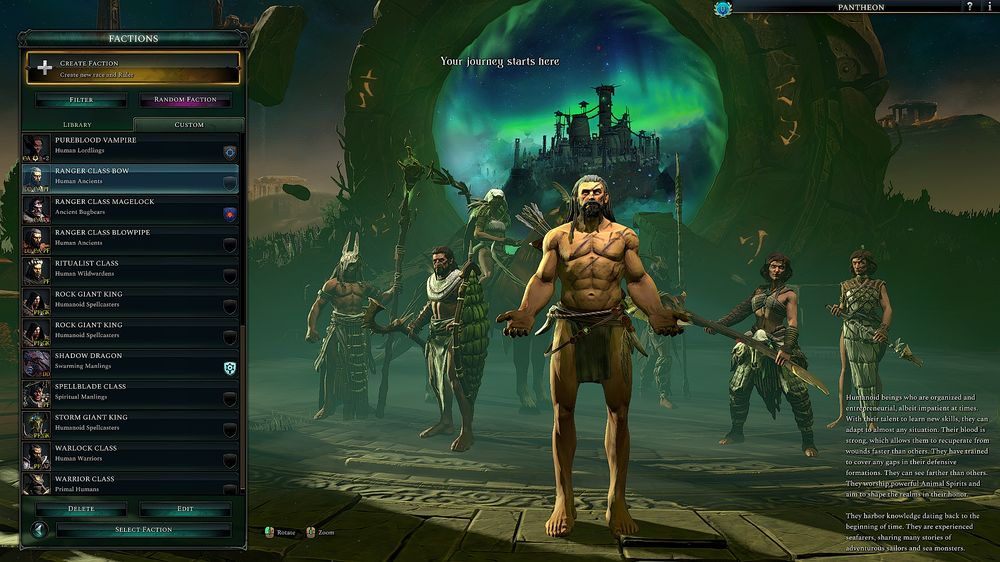1000x562 pixels.
Task: Choose the Ranger Class Blowpipe faction
Action: tap(130, 239)
